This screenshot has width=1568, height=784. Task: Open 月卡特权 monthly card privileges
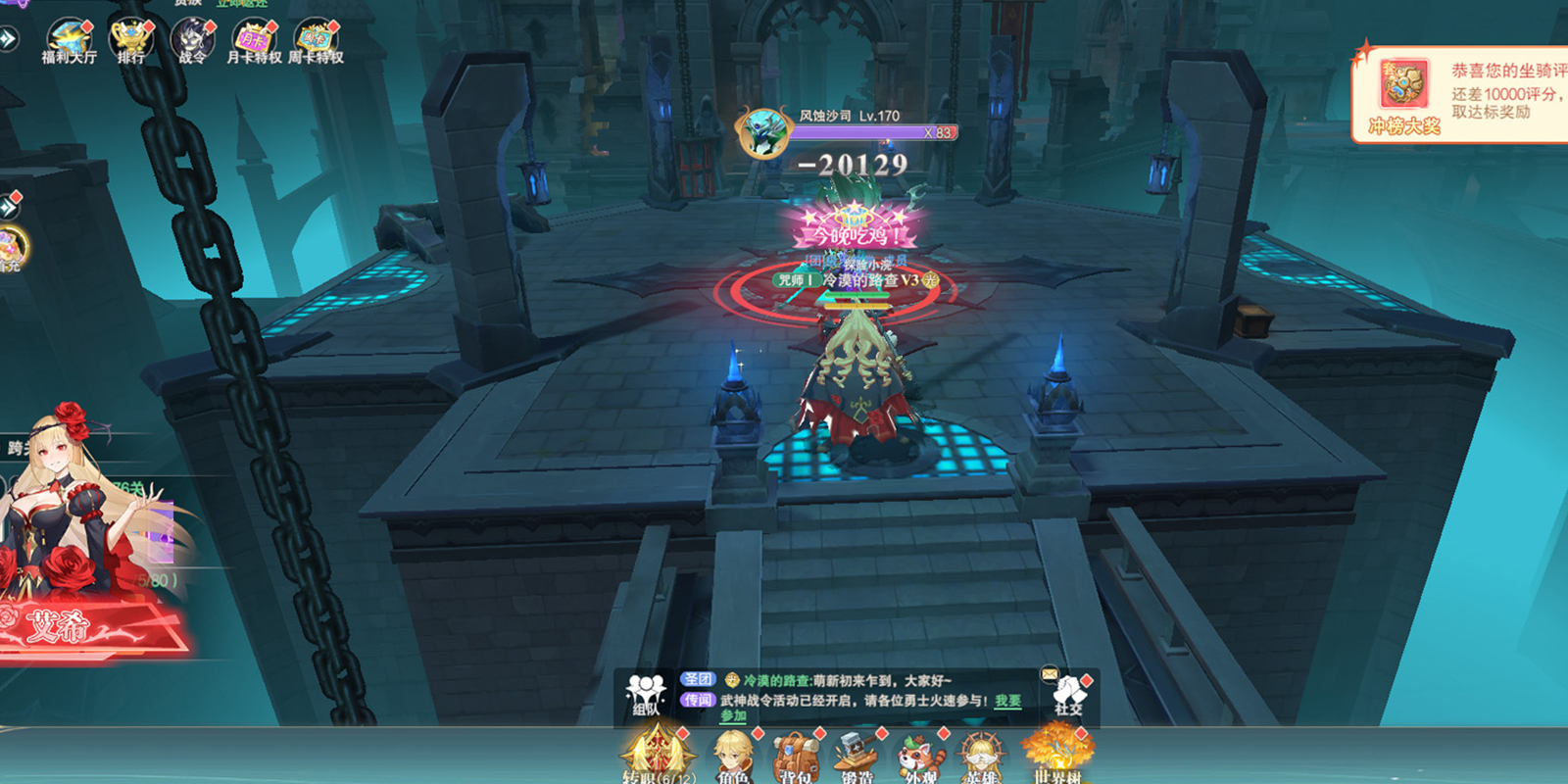(x=254, y=42)
